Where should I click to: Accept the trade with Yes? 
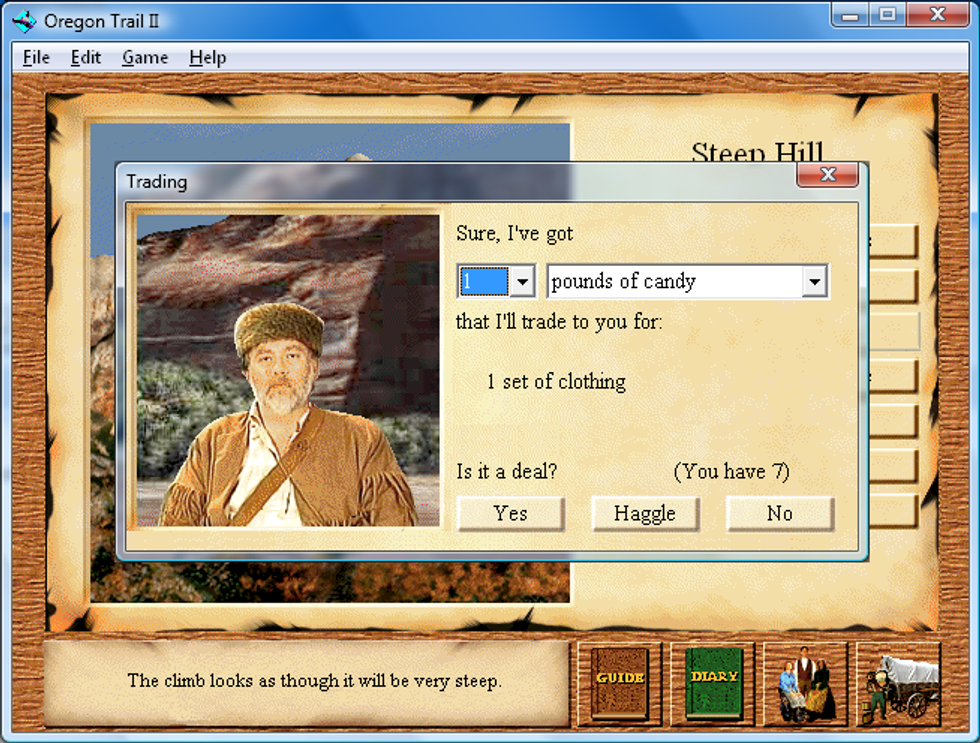tap(510, 514)
